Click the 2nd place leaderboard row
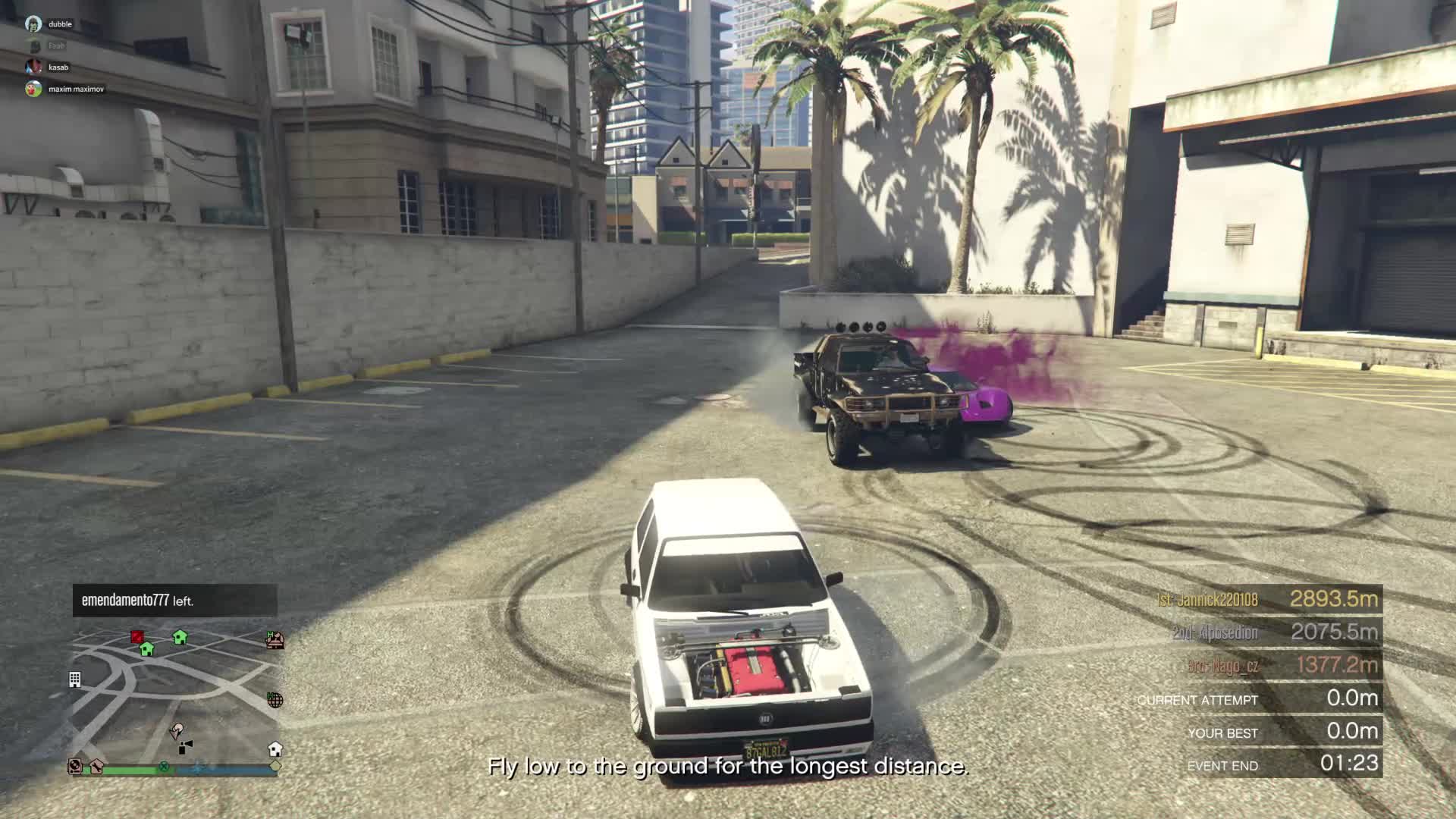 (1266, 632)
